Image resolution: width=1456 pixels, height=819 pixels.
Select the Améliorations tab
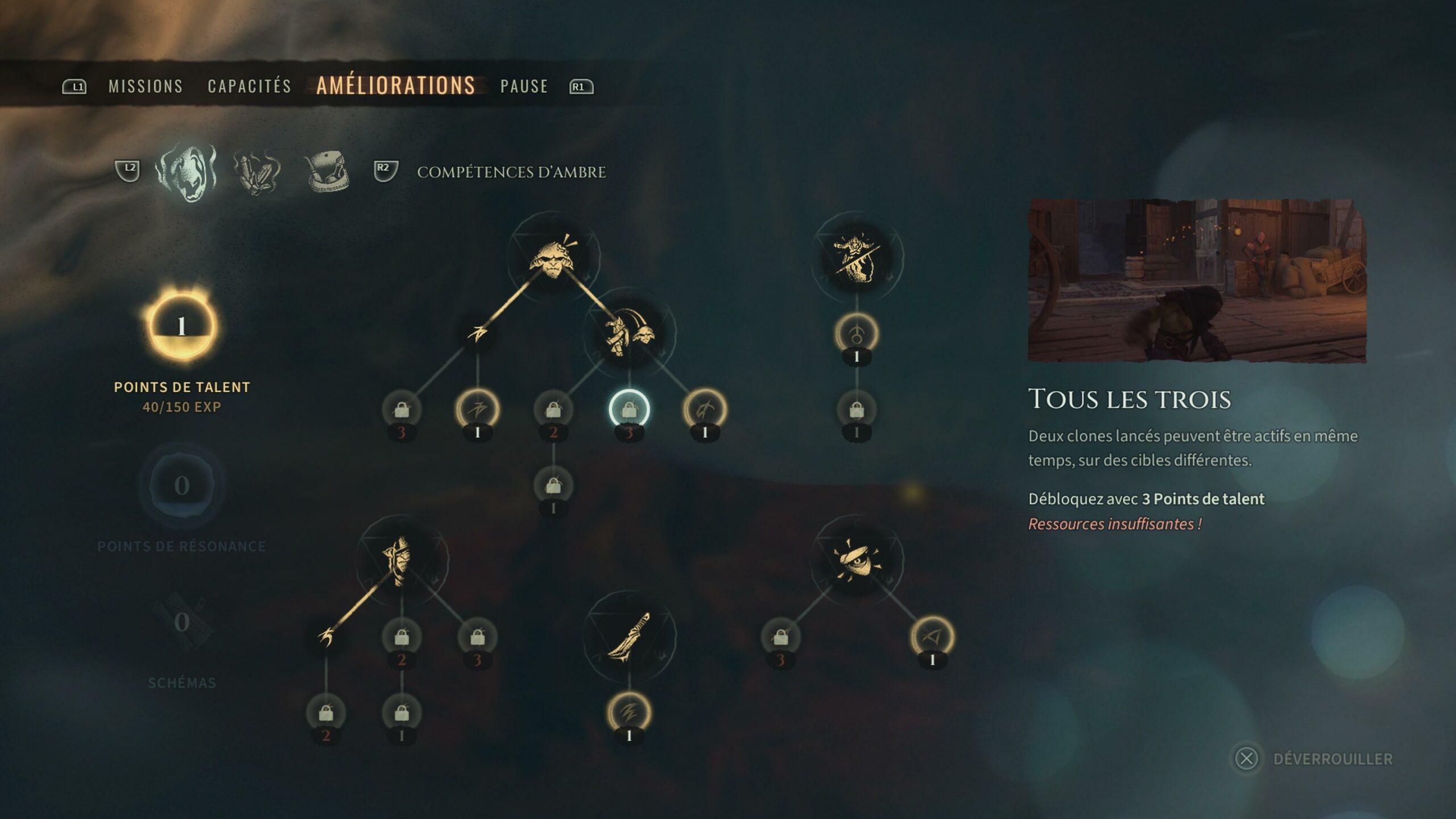click(x=395, y=86)
